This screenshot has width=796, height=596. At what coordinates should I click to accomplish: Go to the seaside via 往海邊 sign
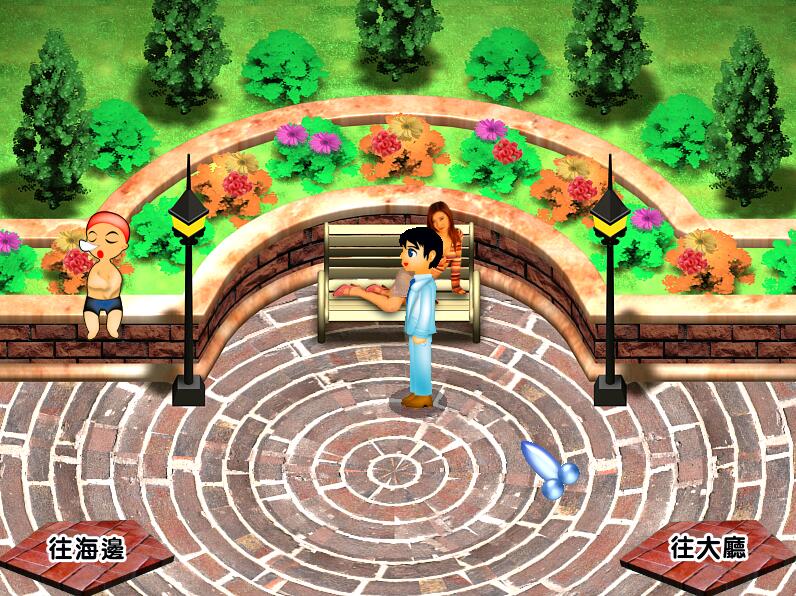point(87,549)
